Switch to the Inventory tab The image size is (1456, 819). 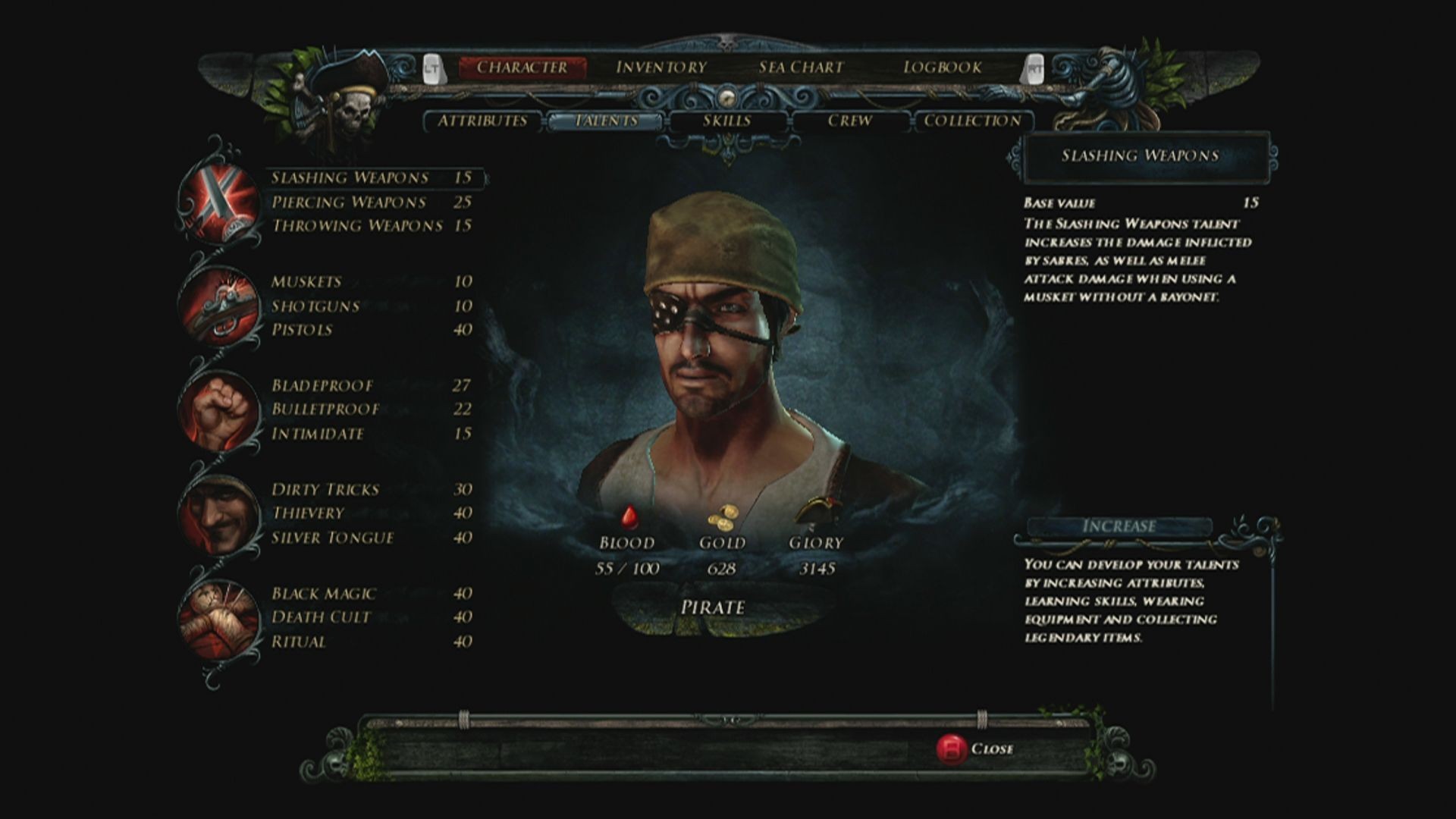coord(661,67)
